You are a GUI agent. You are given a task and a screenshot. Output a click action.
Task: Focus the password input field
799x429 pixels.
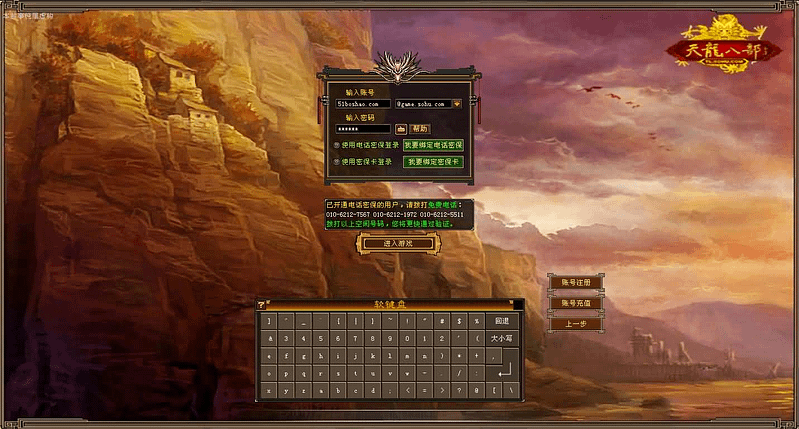tap(362, 129)
